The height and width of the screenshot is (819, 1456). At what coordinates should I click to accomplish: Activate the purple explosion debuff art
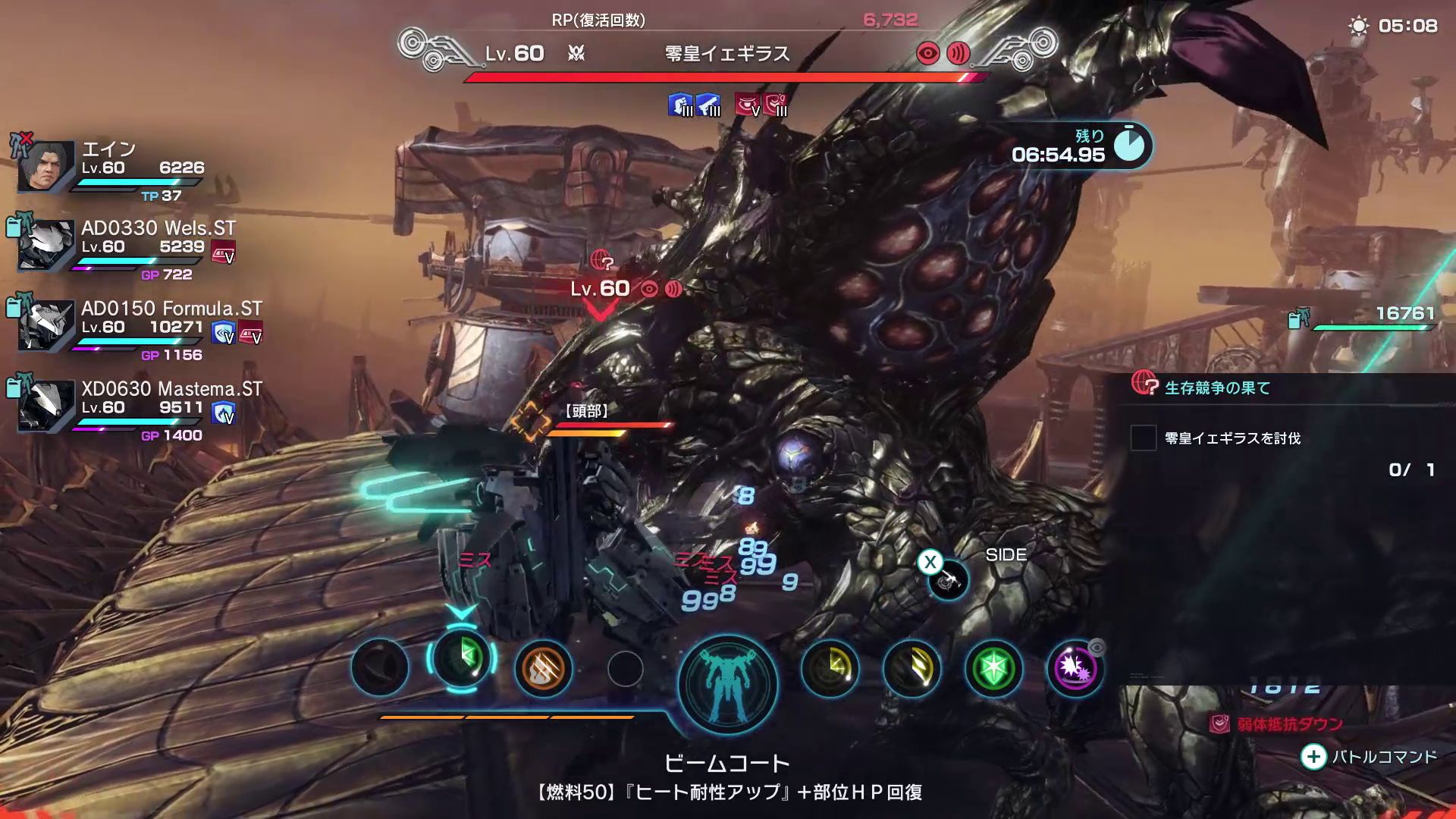pyautogui.click(x=1075, y=669)
